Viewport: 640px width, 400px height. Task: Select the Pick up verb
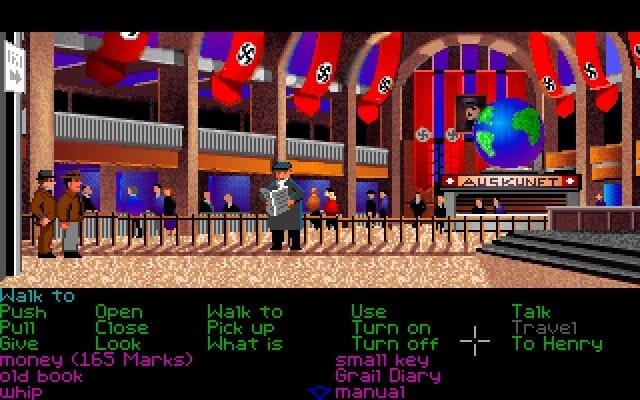(x=240, y=328)
